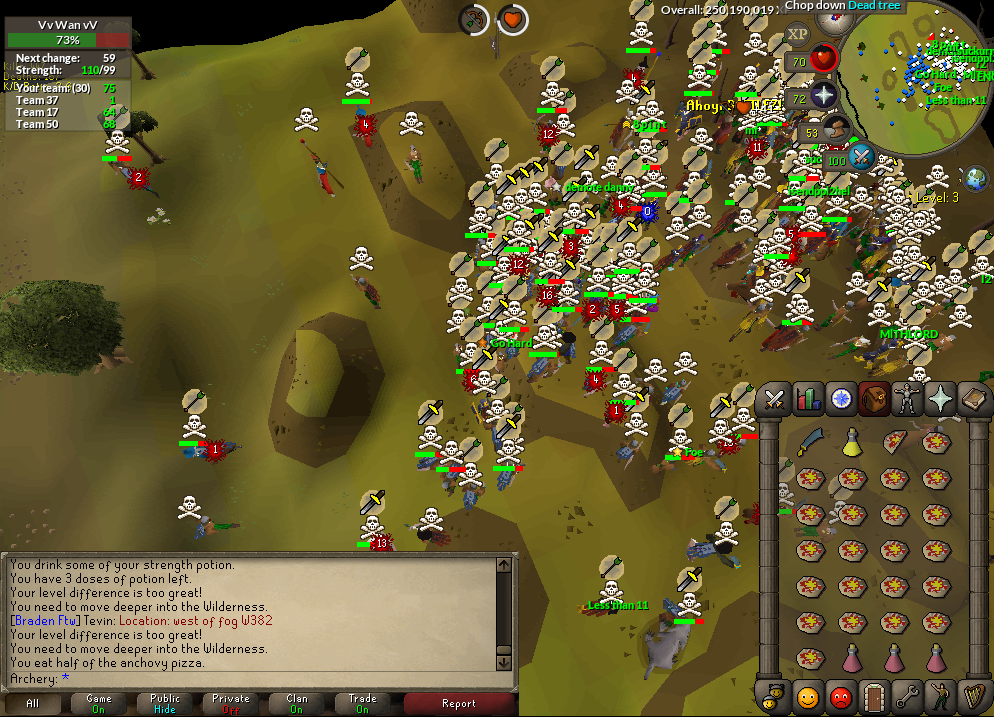
Task: Toggle run with the boot orb
Action: [836, 129]
